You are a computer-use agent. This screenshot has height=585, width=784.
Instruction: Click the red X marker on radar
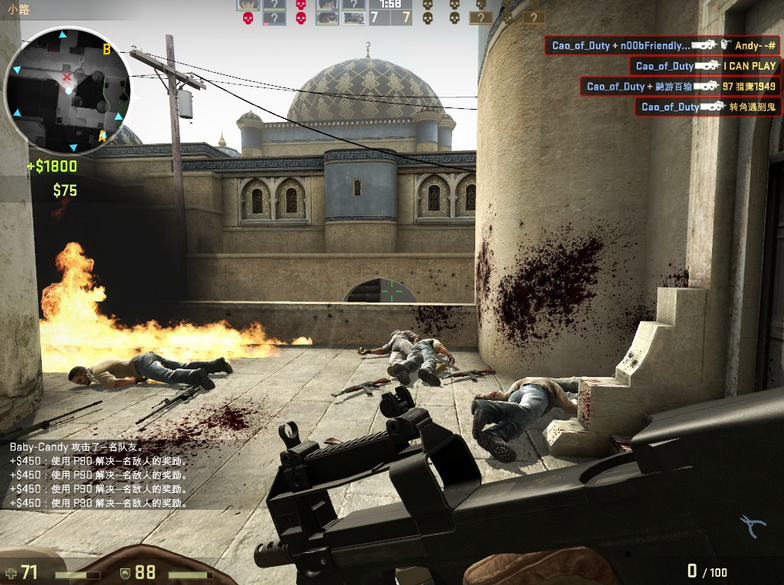coord(67,77)
